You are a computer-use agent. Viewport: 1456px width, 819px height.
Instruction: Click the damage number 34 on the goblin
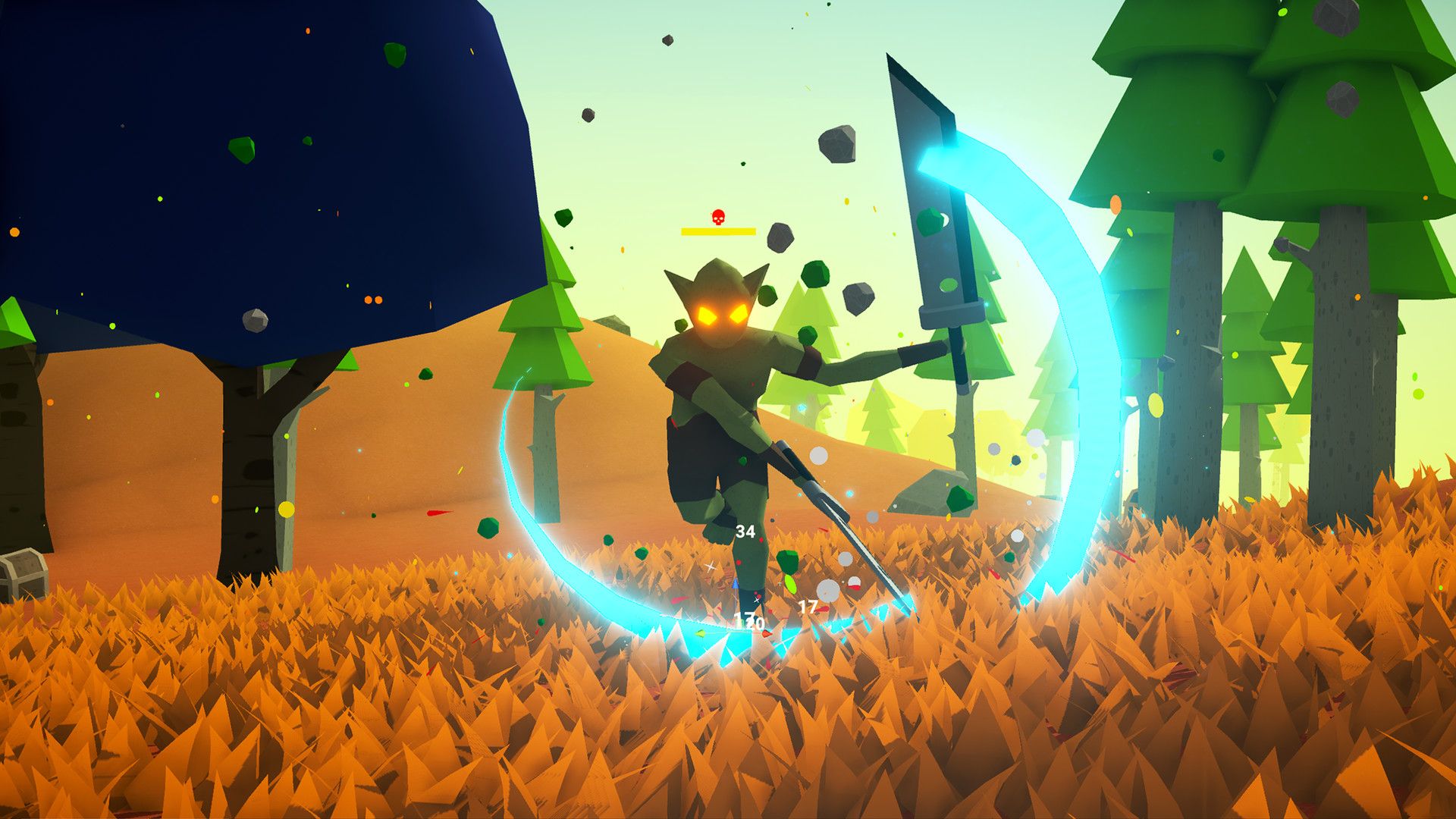click(x=745, y=532)
